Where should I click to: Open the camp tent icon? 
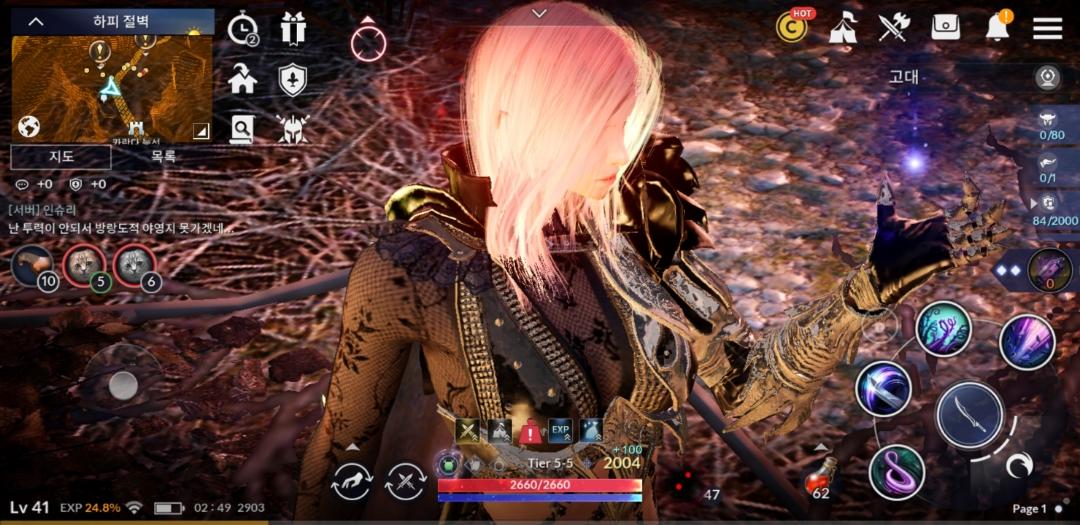843,28
